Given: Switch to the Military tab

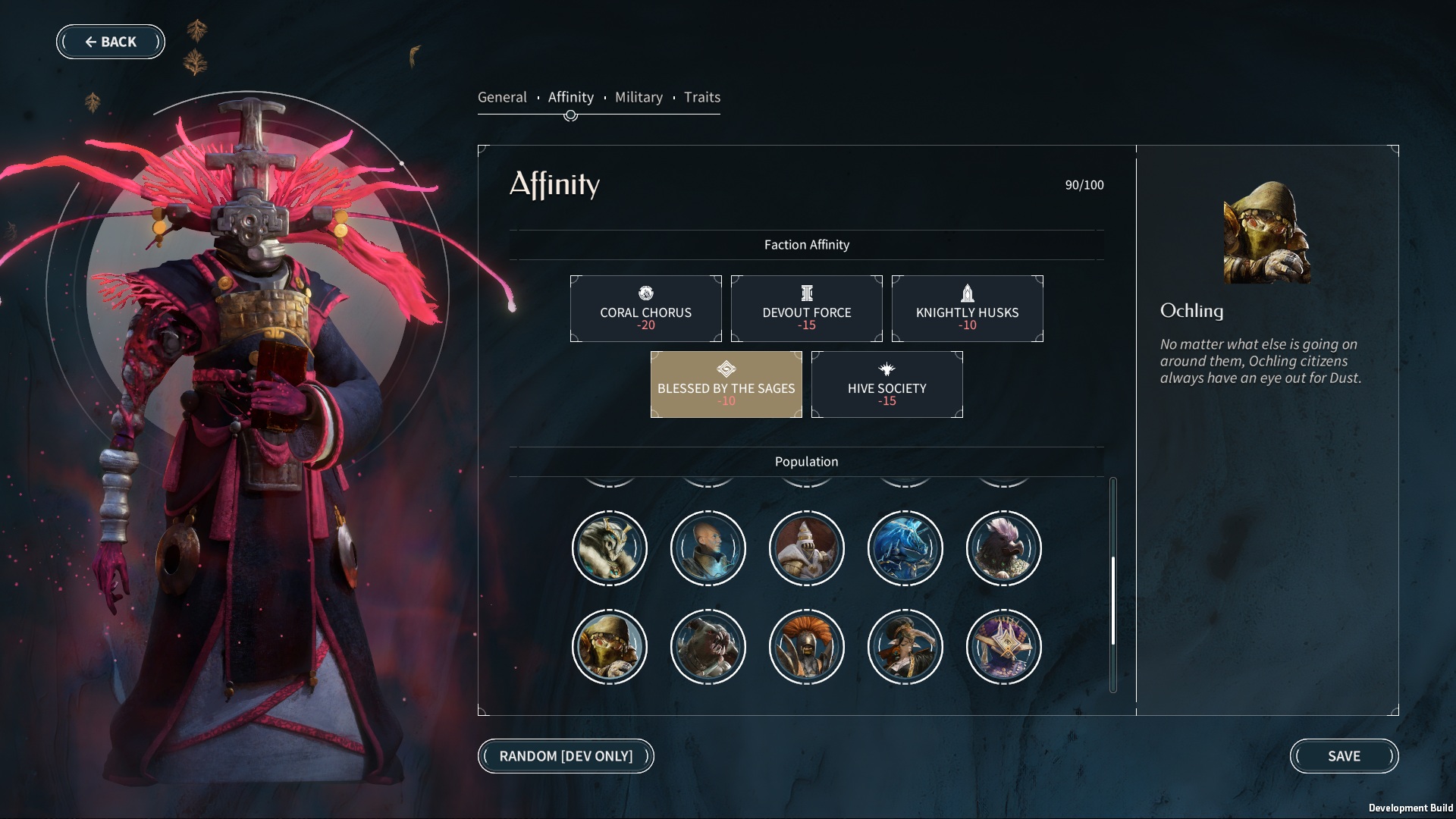Looking at the screenshot, I should [639, 97].
